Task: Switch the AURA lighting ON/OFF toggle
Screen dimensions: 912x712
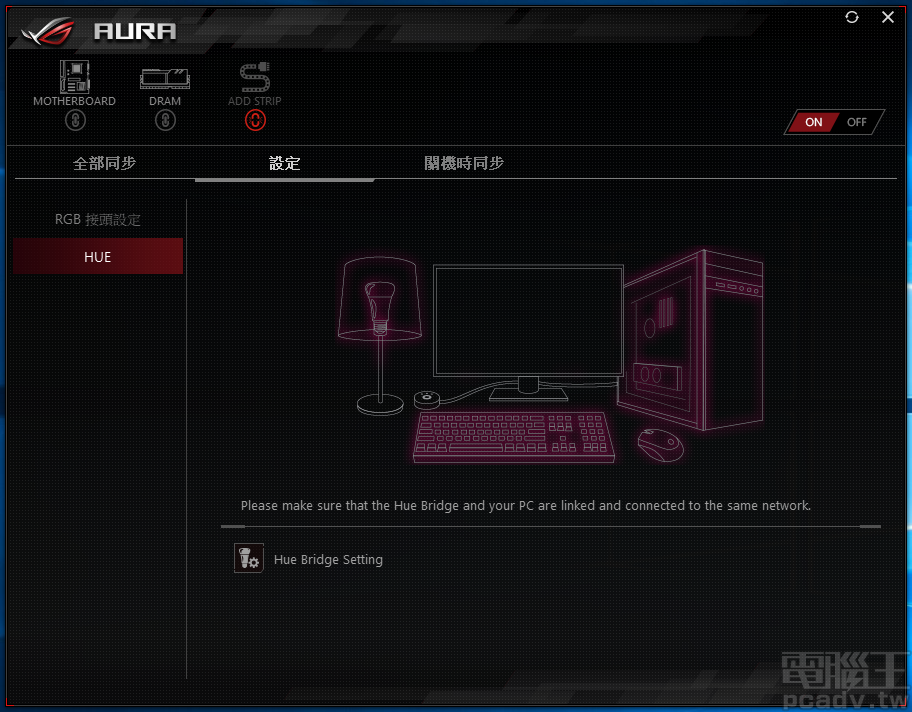Action: (x=835, y=122)
